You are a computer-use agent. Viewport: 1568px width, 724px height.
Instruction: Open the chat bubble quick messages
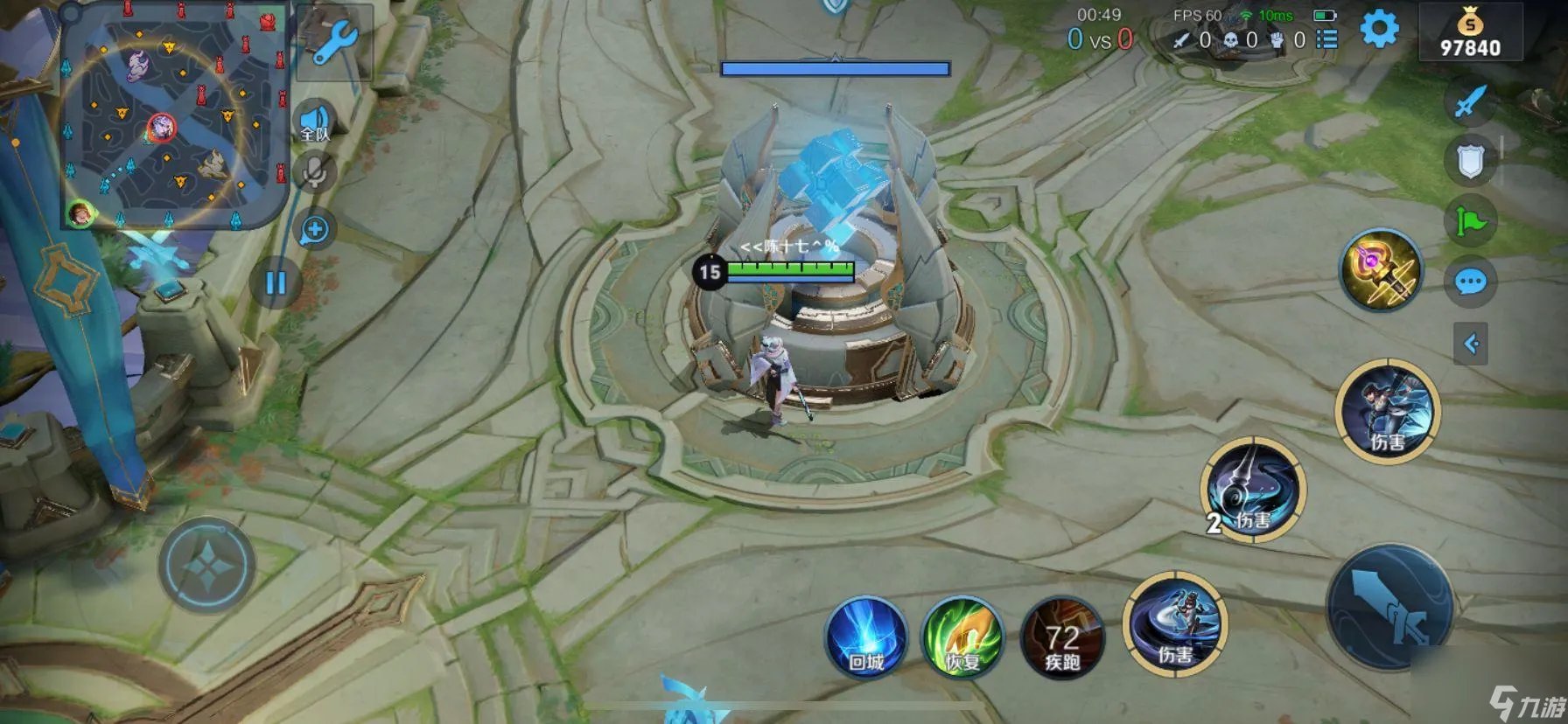tap(1470, 282)
